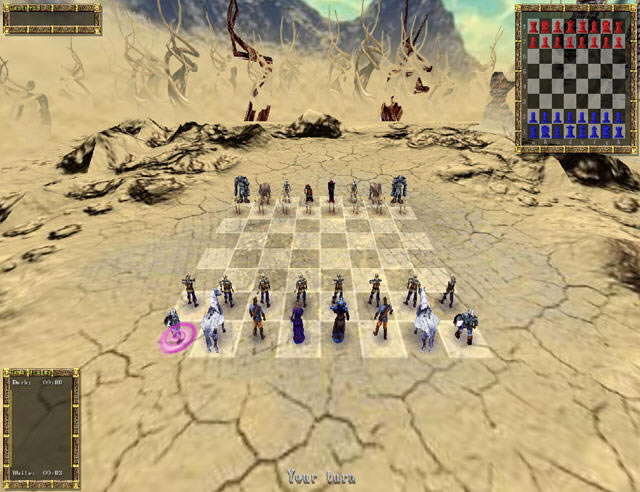Choose the dark blue-cloaked king piece
The width and height of the screenshot is (640, 492).
(x=340, y=322)
